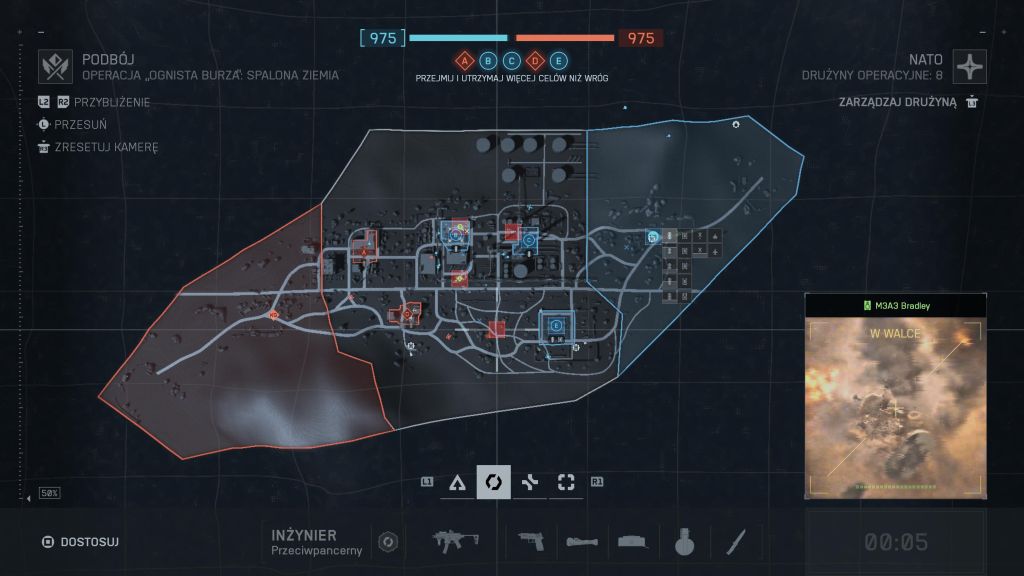Image resolution: width=1024 pixels, height=576 pixels.
Task: Click the Inżynier Przeciwpancerny class label
Action: 303,541
